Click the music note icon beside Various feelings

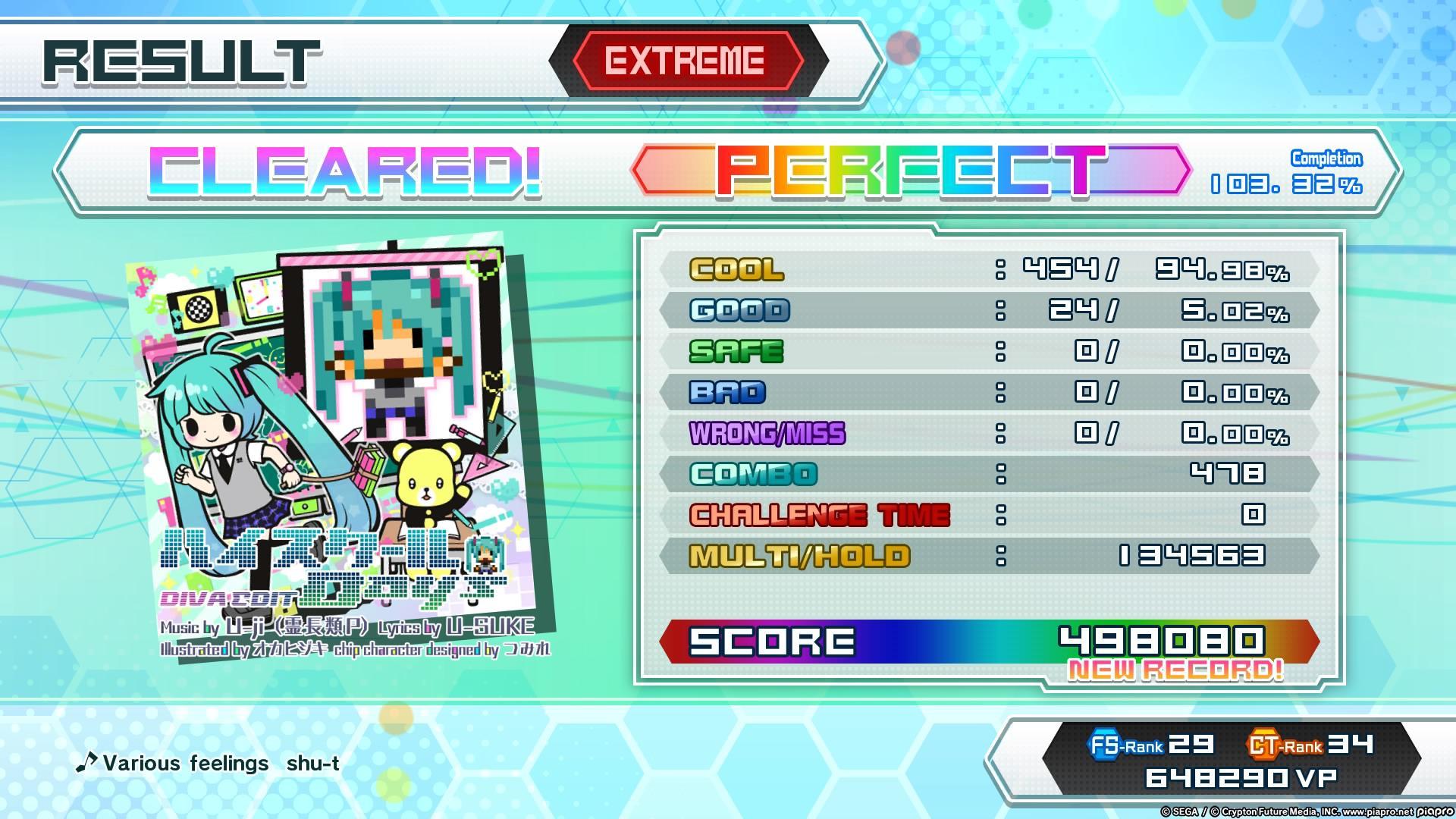click(x=89, y=762)
